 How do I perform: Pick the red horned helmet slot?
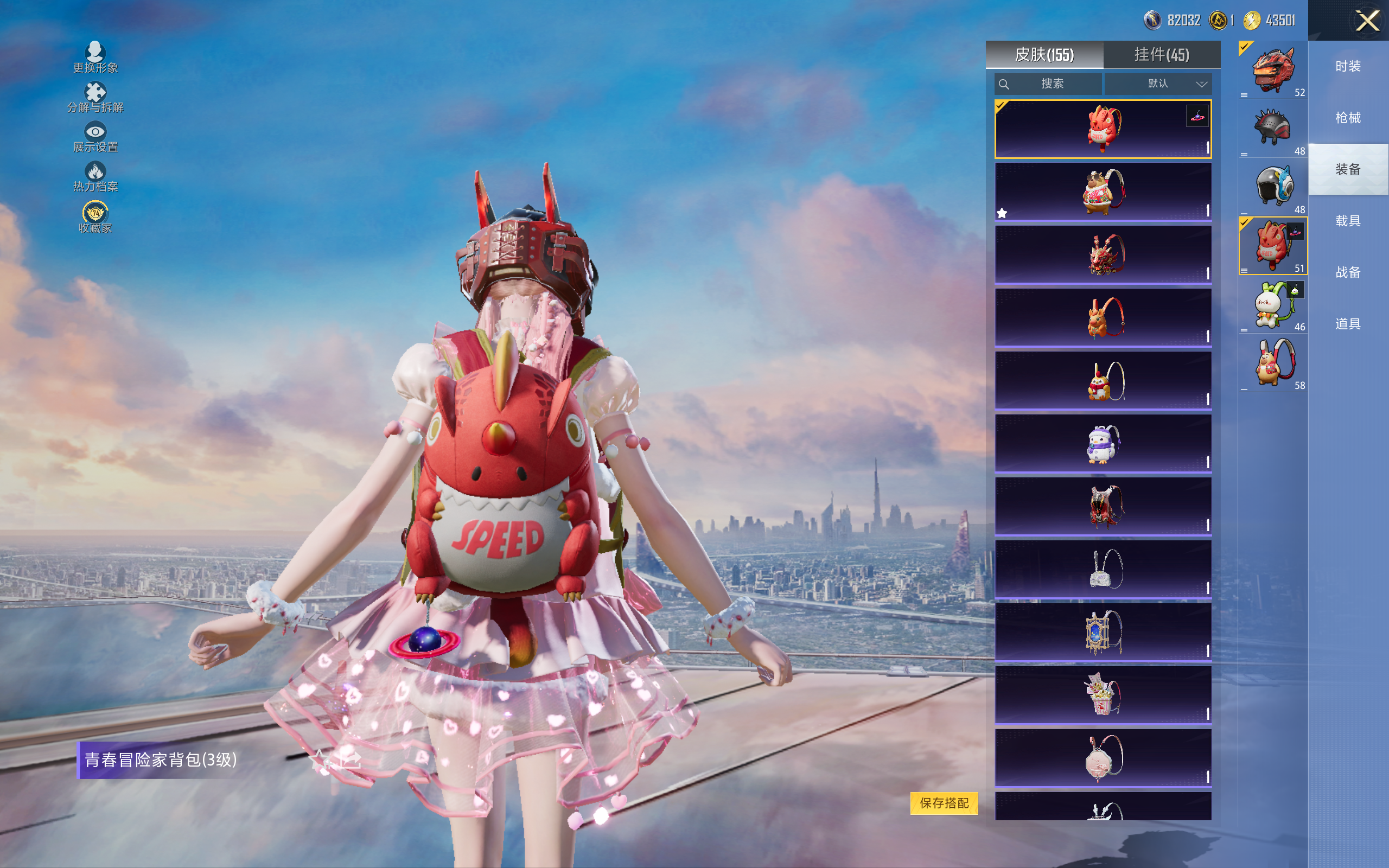coord(1272,71)
